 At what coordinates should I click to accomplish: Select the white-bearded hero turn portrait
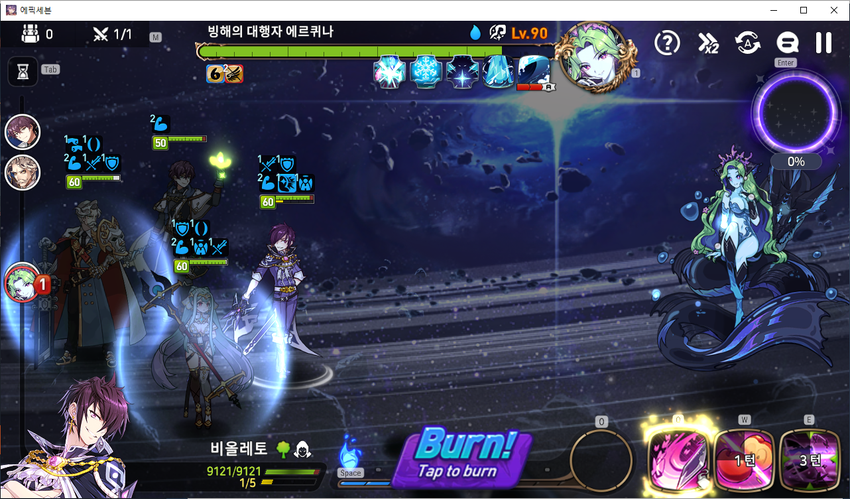pyautogui.click(x=22, y=172)
